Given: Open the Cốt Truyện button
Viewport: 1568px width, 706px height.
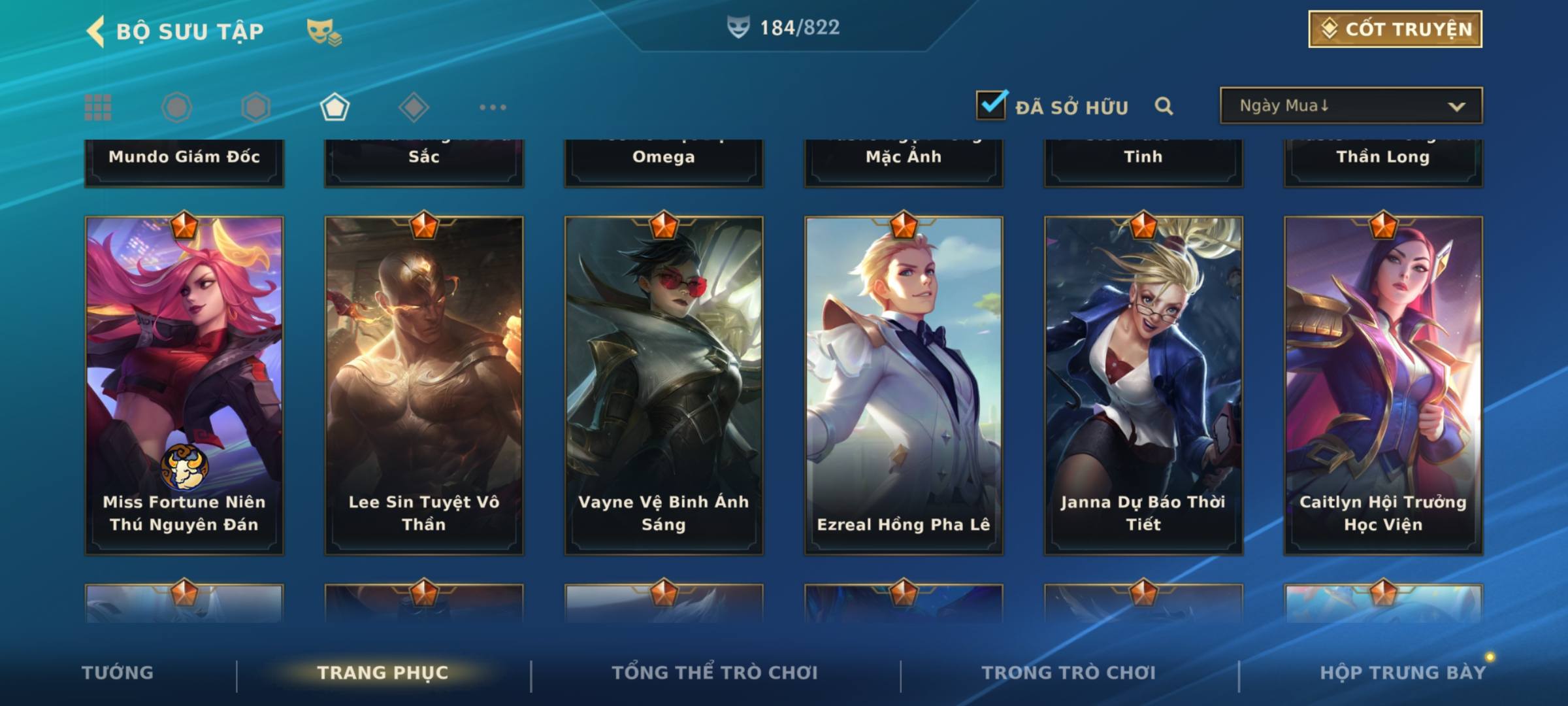Looking at the screenshot, I should [1395, 29].
